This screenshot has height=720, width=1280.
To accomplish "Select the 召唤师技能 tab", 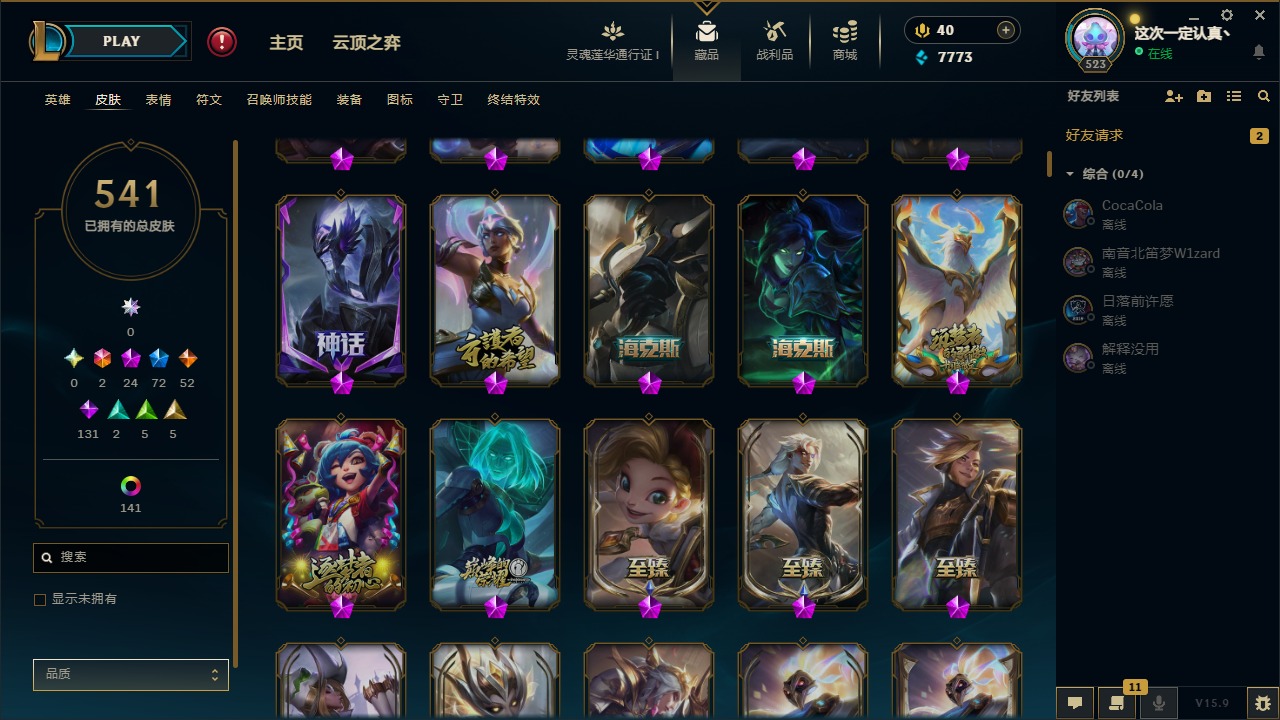I will click(x=279, y=100).
